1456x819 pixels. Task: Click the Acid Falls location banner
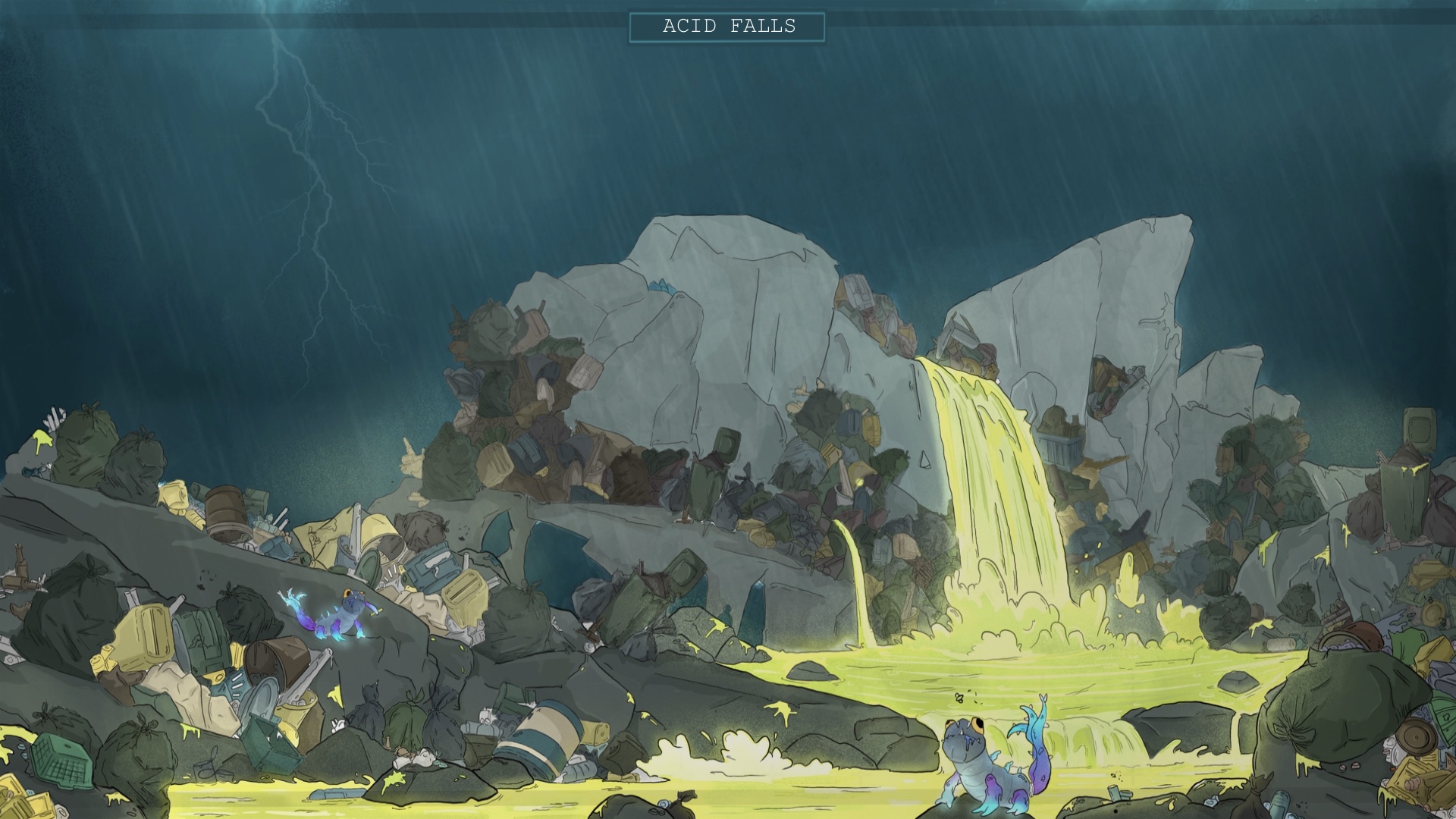(728, 27)
